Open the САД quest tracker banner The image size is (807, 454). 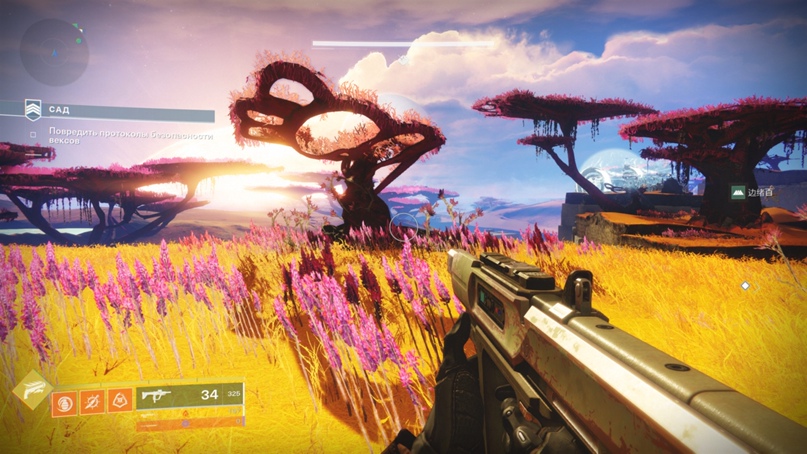108,111
